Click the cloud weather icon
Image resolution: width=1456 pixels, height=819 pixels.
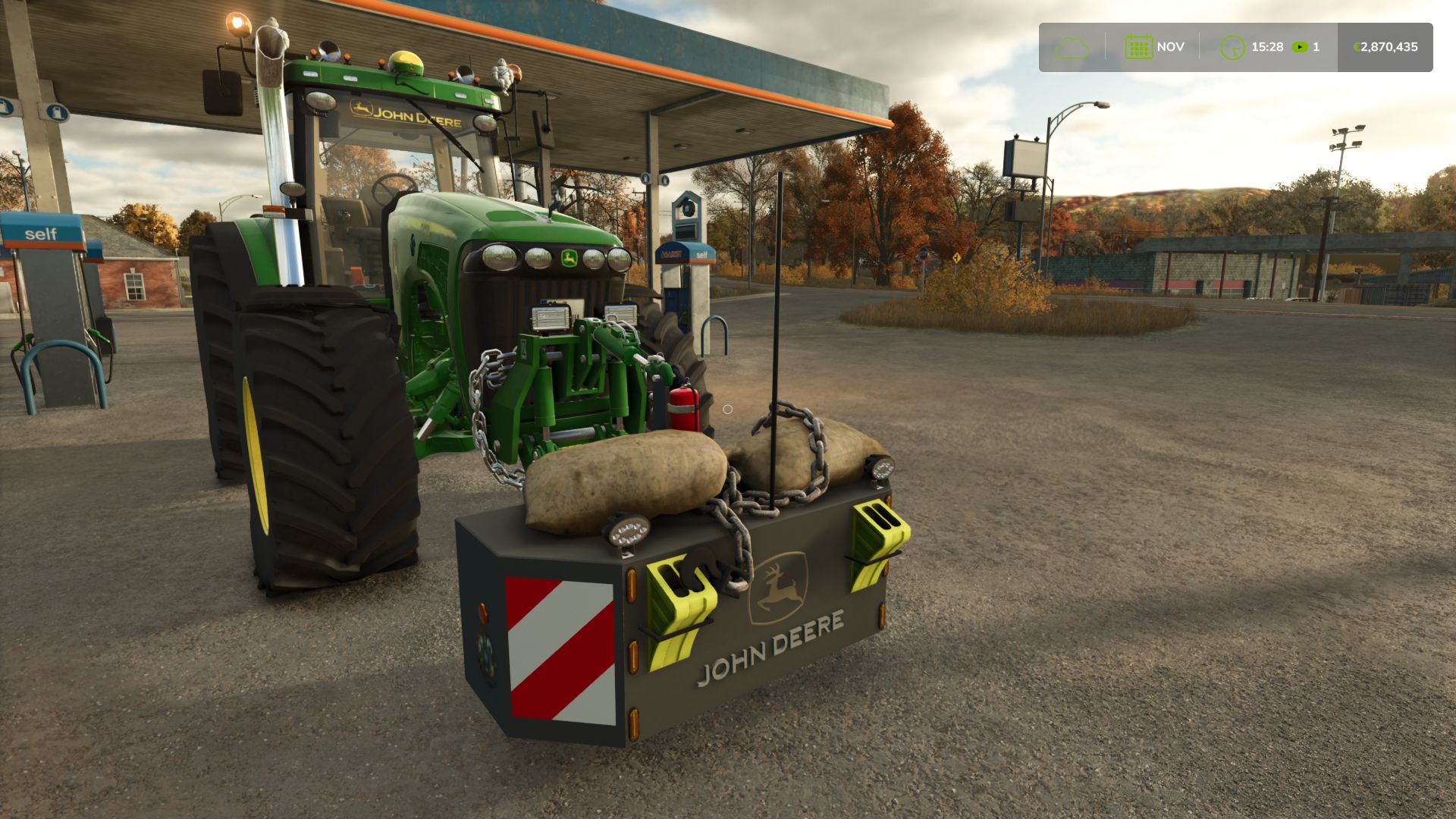pyautogui.click(x=1072, y=48)
